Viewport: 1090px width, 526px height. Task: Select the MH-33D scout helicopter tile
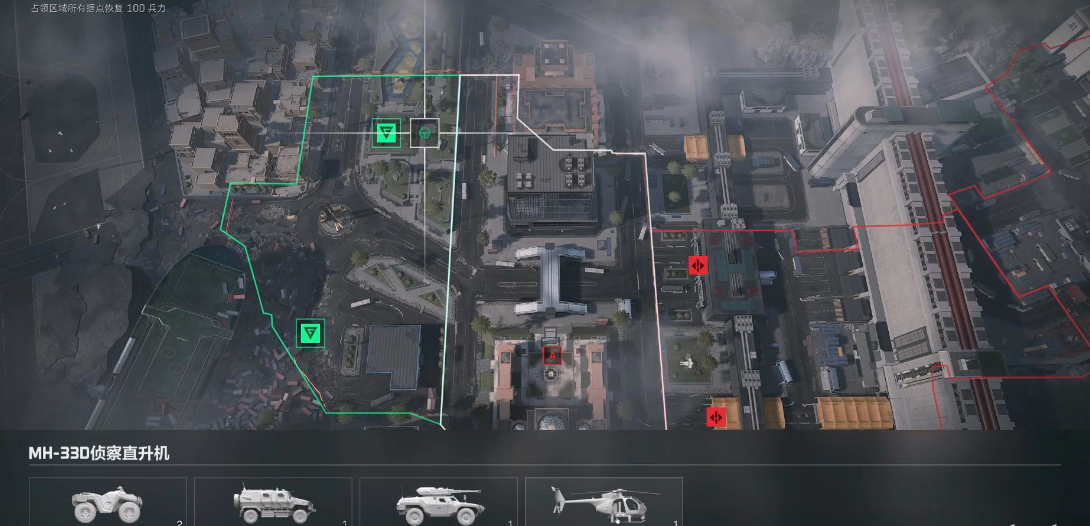603,502
